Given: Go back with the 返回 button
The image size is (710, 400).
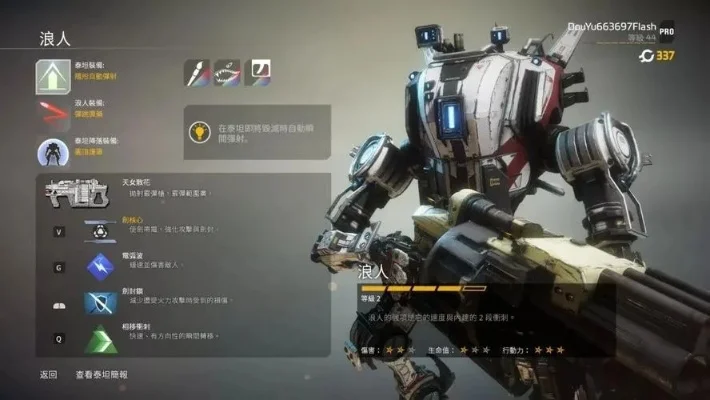Looking at the screenshot, I should coord(48,374).
